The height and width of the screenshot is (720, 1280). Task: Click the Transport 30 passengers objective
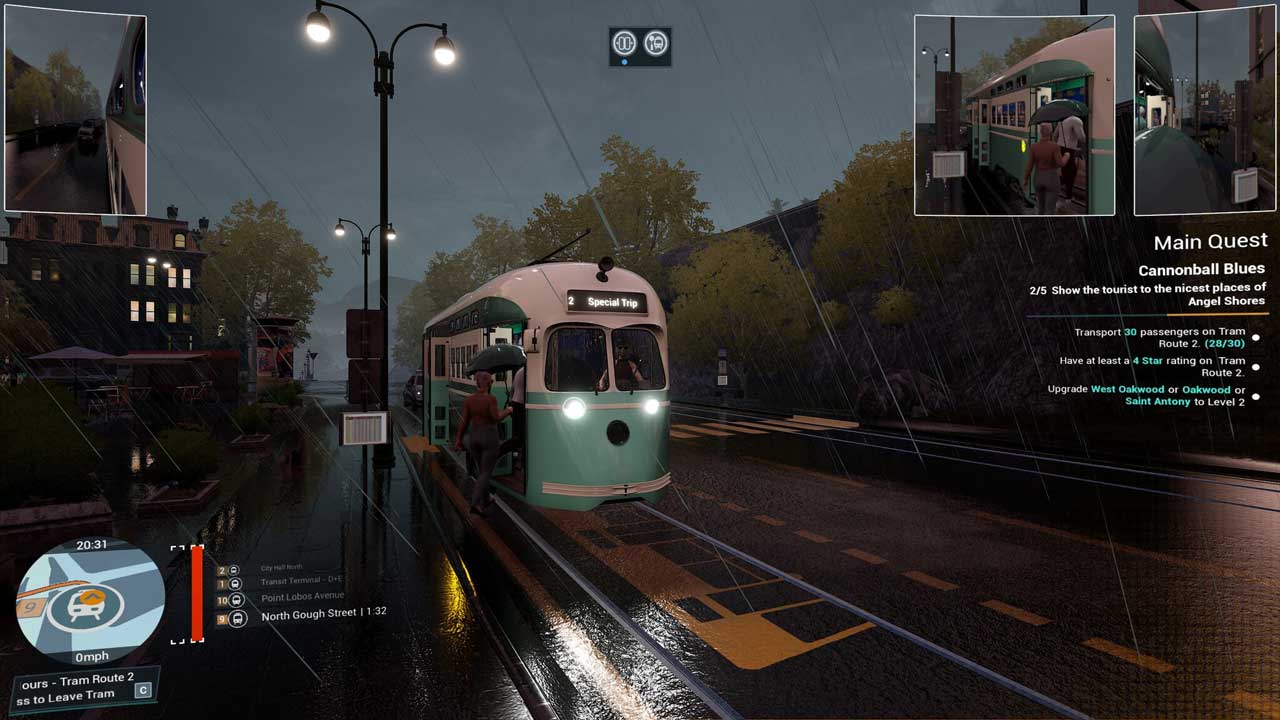pyautogui.click(x=1159, y=338)
